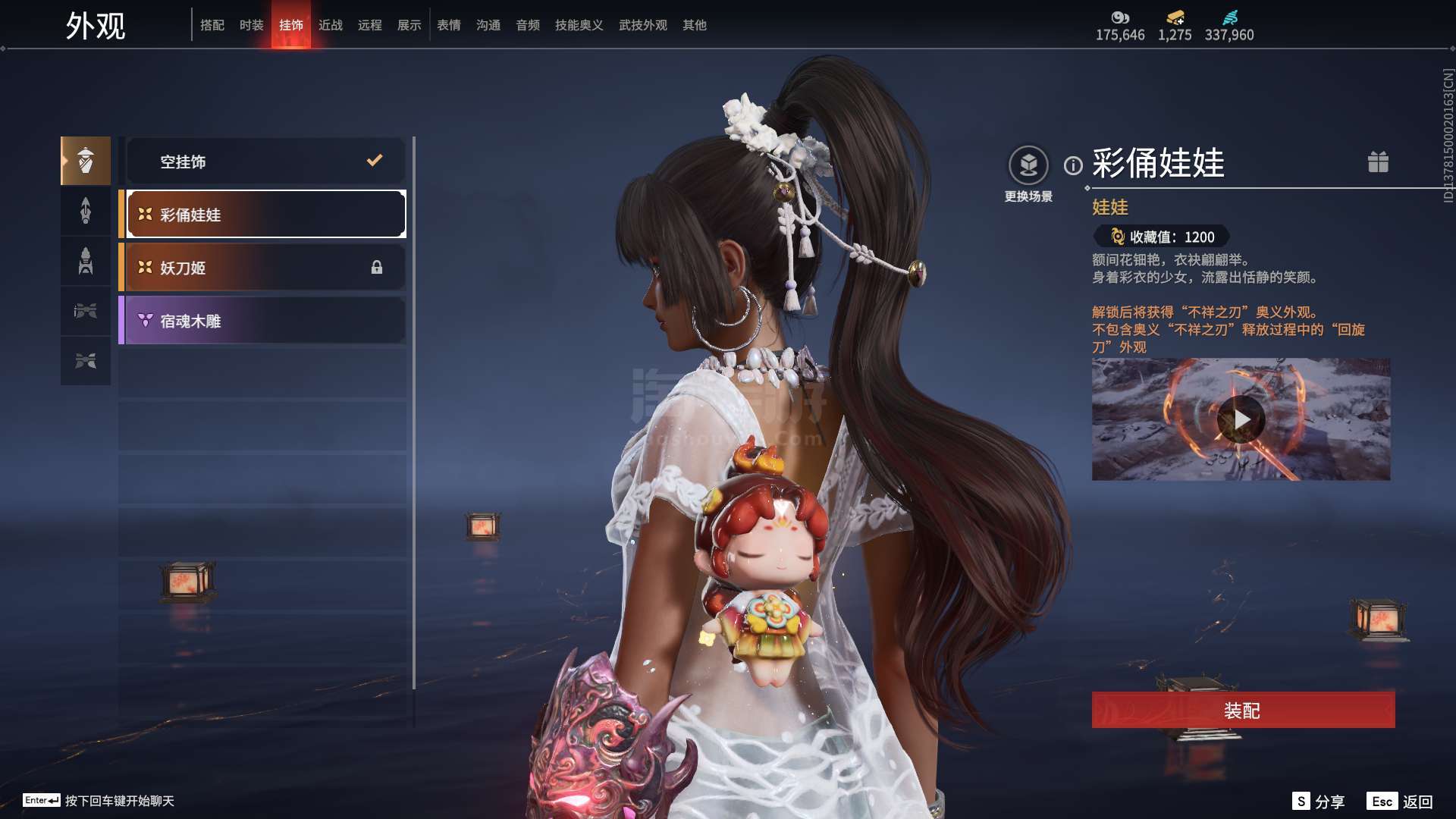Viewport: 1456px width, 819px height.
Task: Go to the 表情 tab
Action: click(x=449, y=25)
